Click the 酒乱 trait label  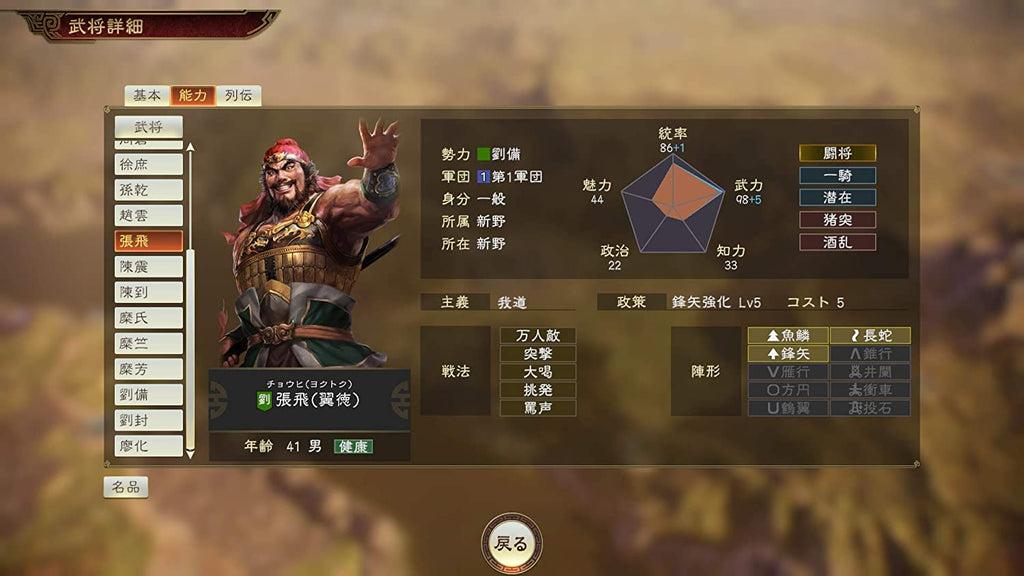tap(837, 242)
